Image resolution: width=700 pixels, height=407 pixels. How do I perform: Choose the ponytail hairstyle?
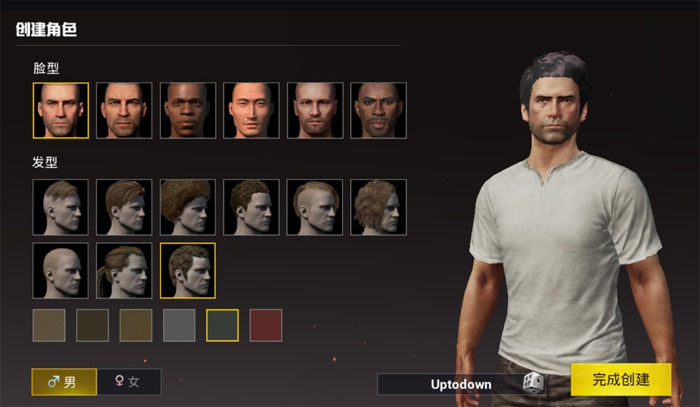(x=124, y=270)
